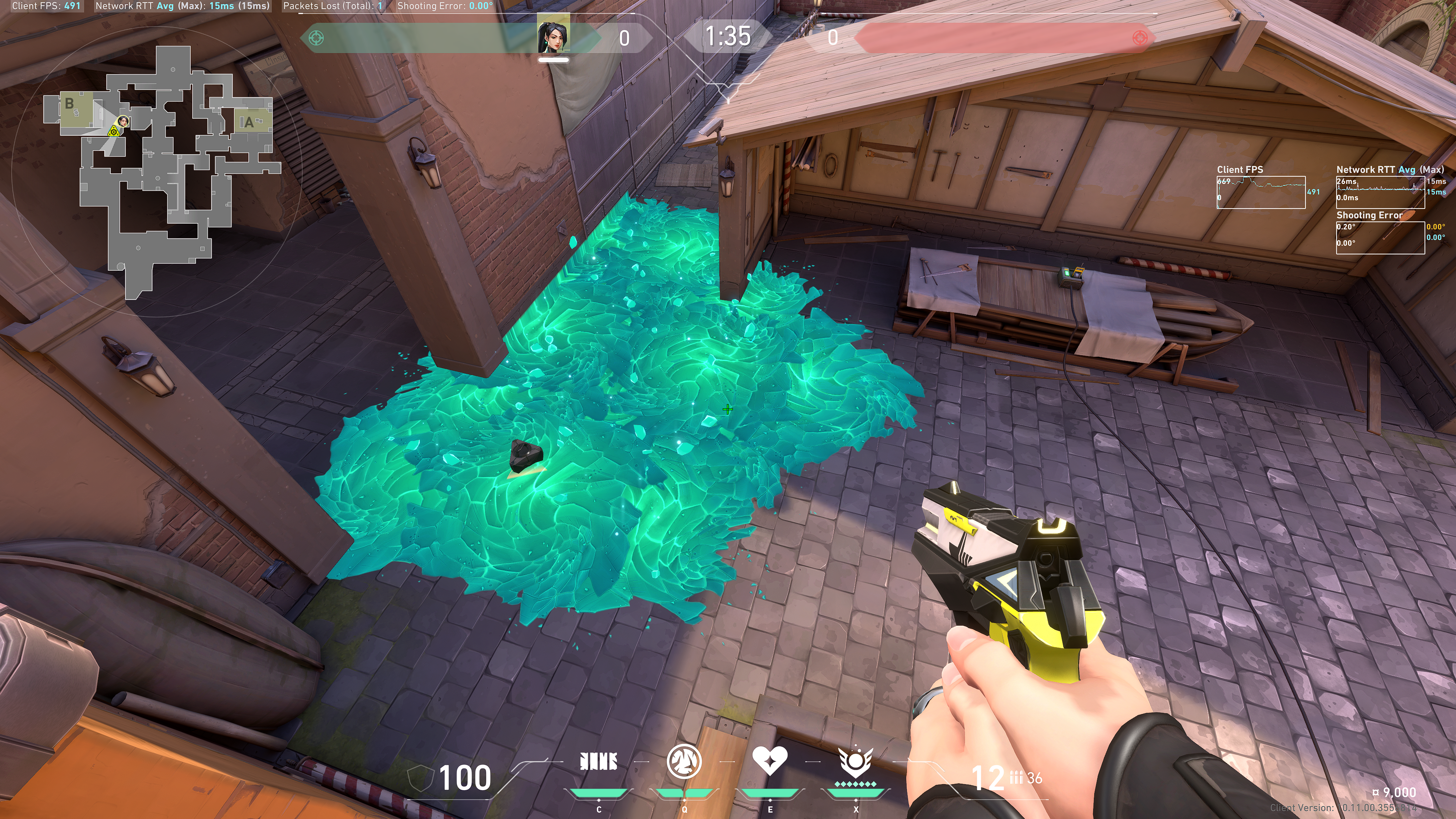Viewport: 1456px width, 819px height.
Task: Select the Shooting Error graph panel
Action: point(1380,238)
